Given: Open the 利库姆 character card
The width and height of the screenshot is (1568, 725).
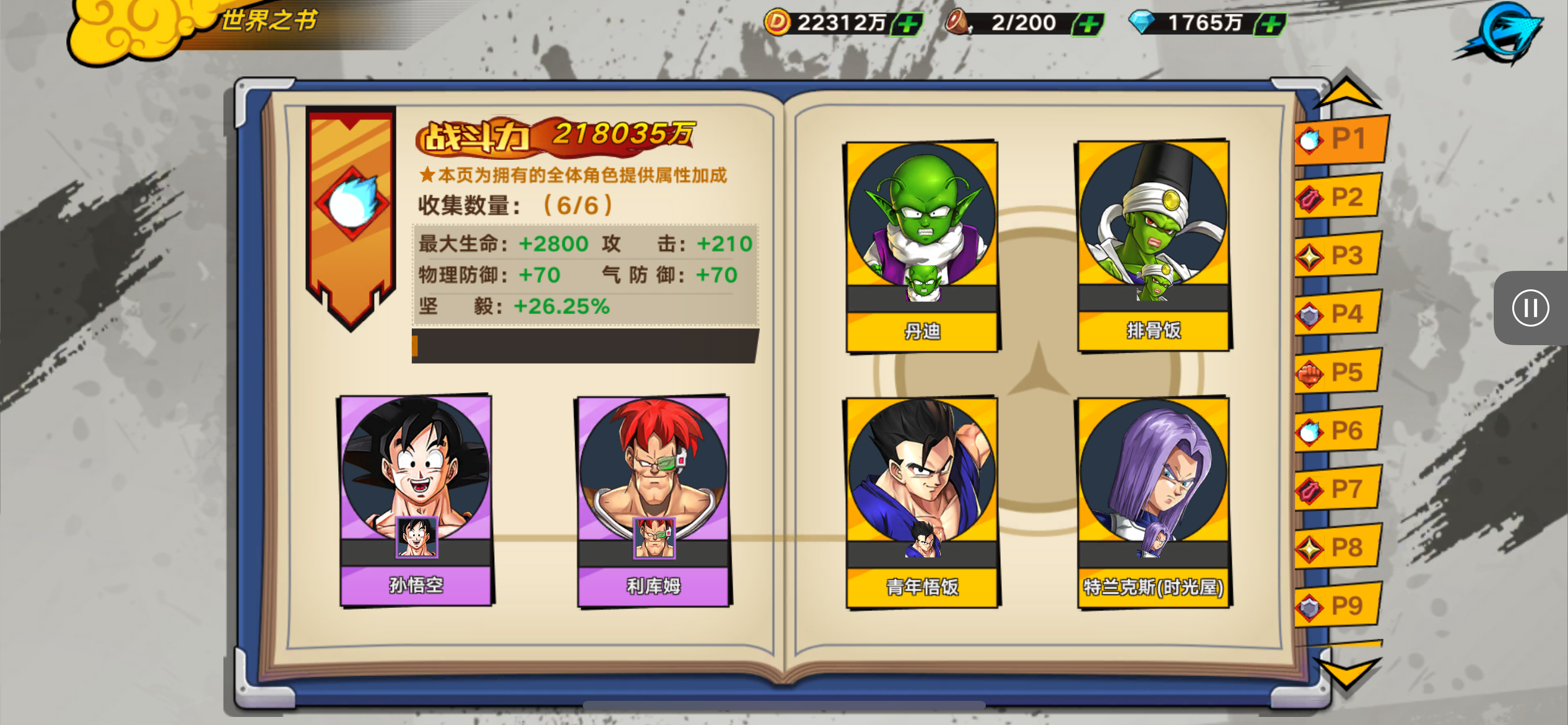Looking at the screenshot, I should point(653,500).
